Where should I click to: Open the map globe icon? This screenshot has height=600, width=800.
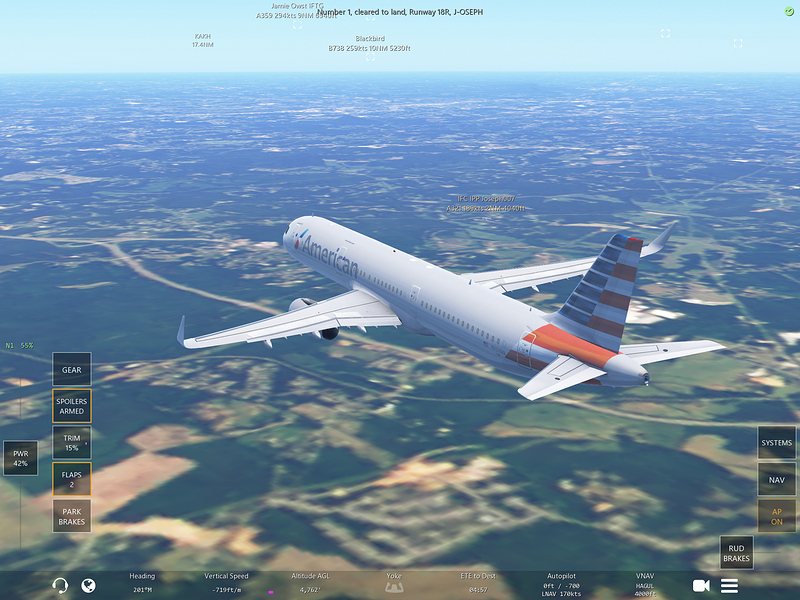click(88, 585)
